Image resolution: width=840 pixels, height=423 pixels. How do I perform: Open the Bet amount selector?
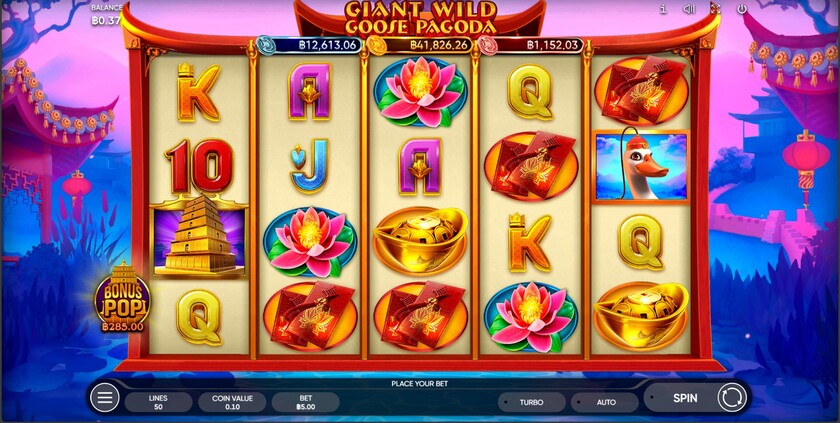305,402
